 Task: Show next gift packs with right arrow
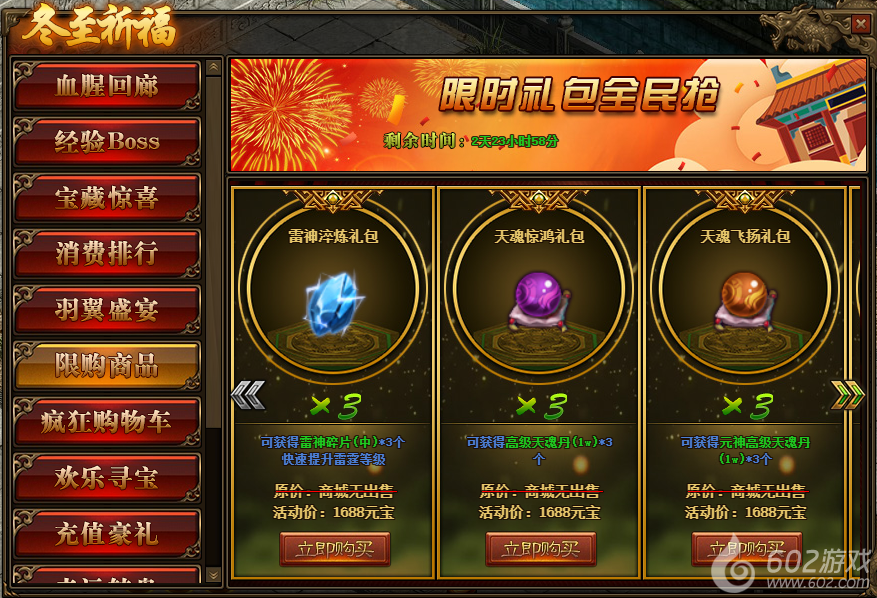[847, 396]
